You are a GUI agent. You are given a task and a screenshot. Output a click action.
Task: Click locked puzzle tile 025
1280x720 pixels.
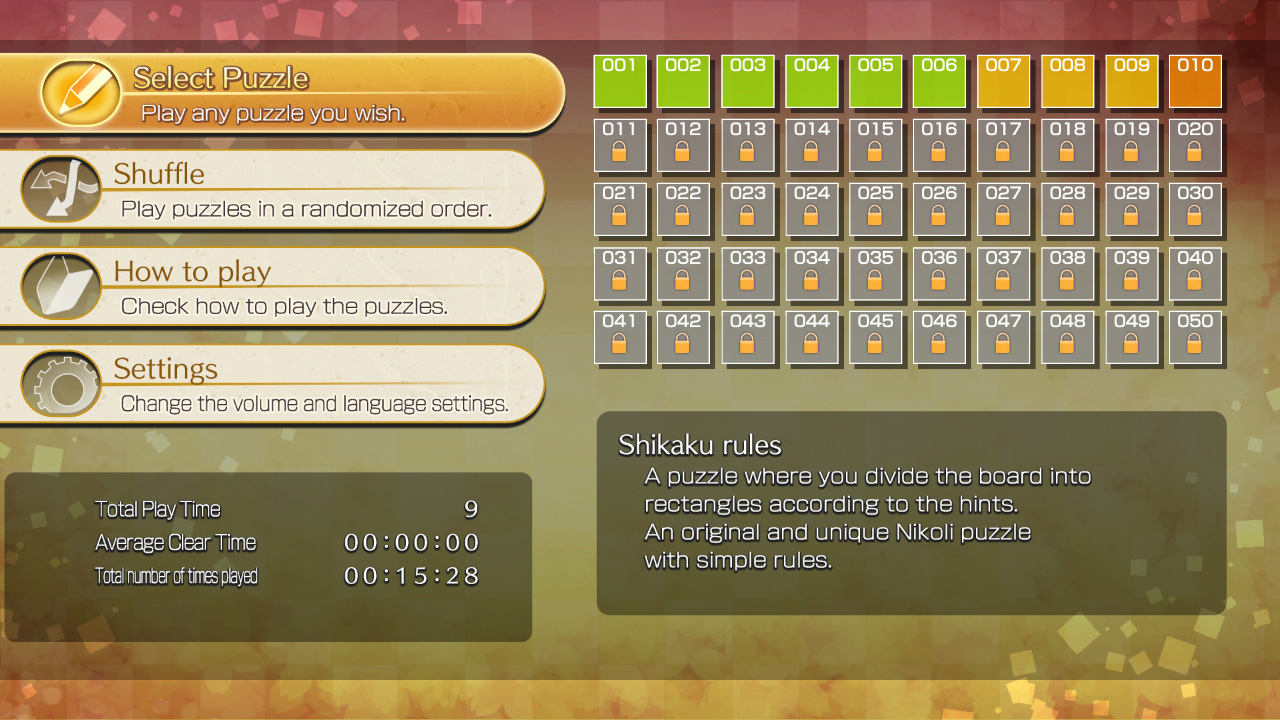point(876,210)
